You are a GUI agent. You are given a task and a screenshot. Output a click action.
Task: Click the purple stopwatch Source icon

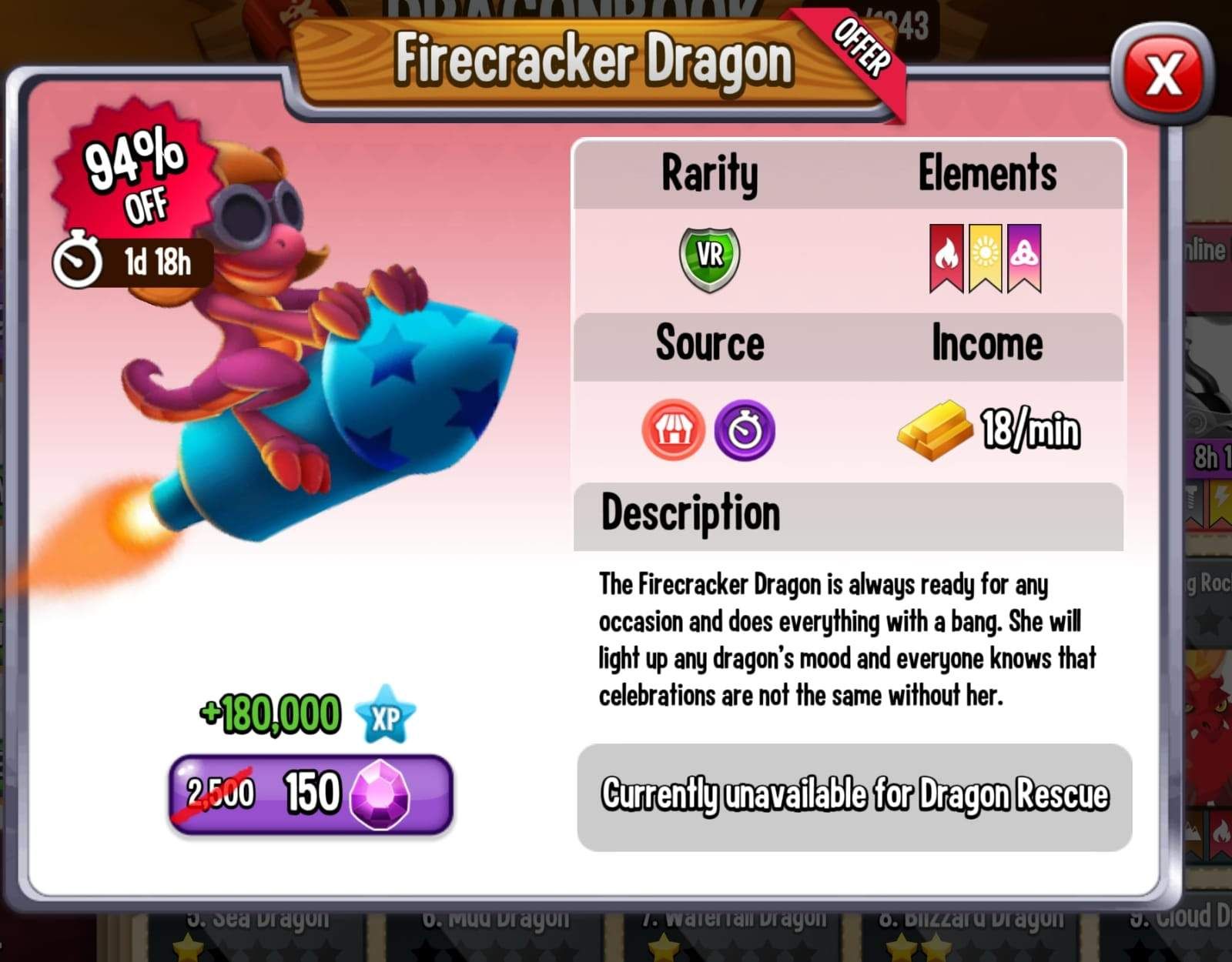pyautogui.click(x=745, y=429)
